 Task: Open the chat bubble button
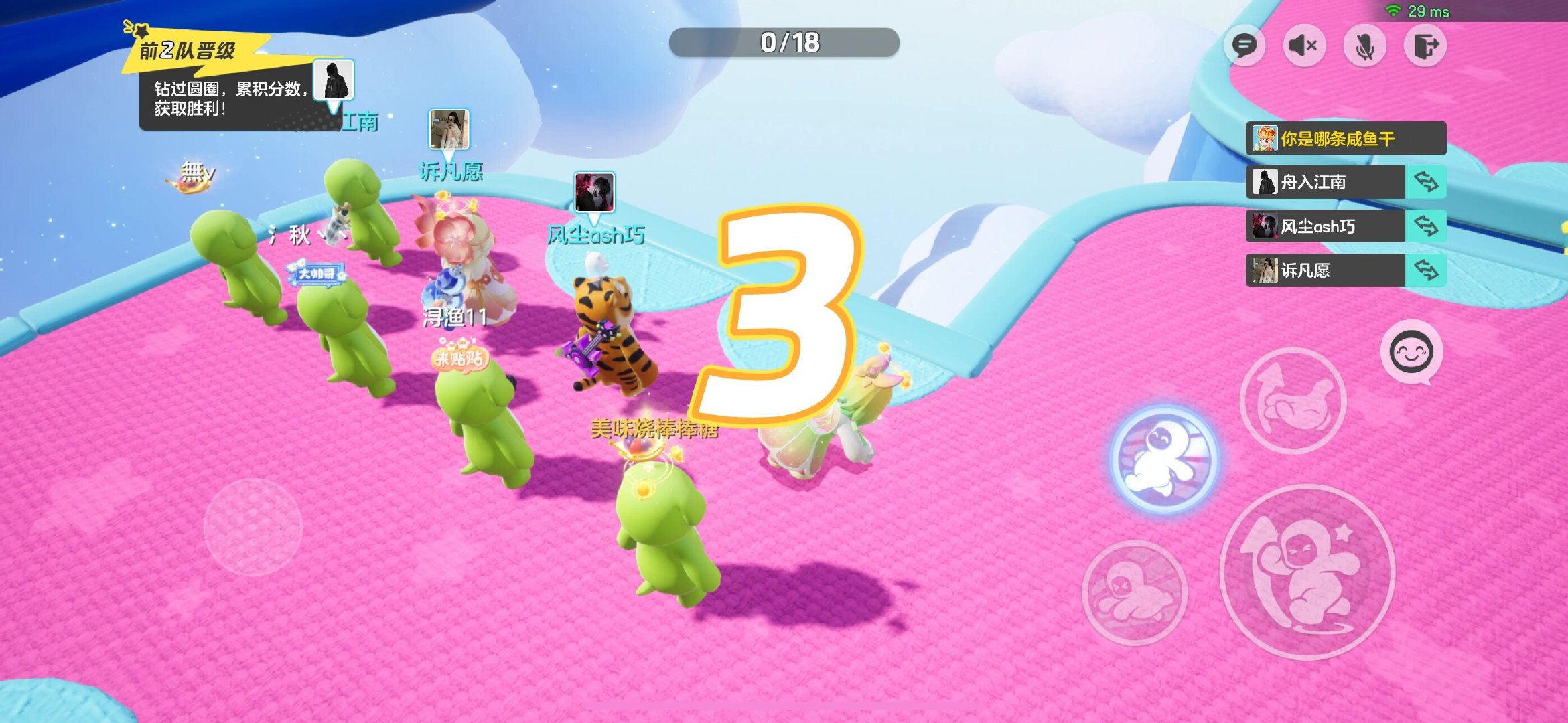[1244, 46]
